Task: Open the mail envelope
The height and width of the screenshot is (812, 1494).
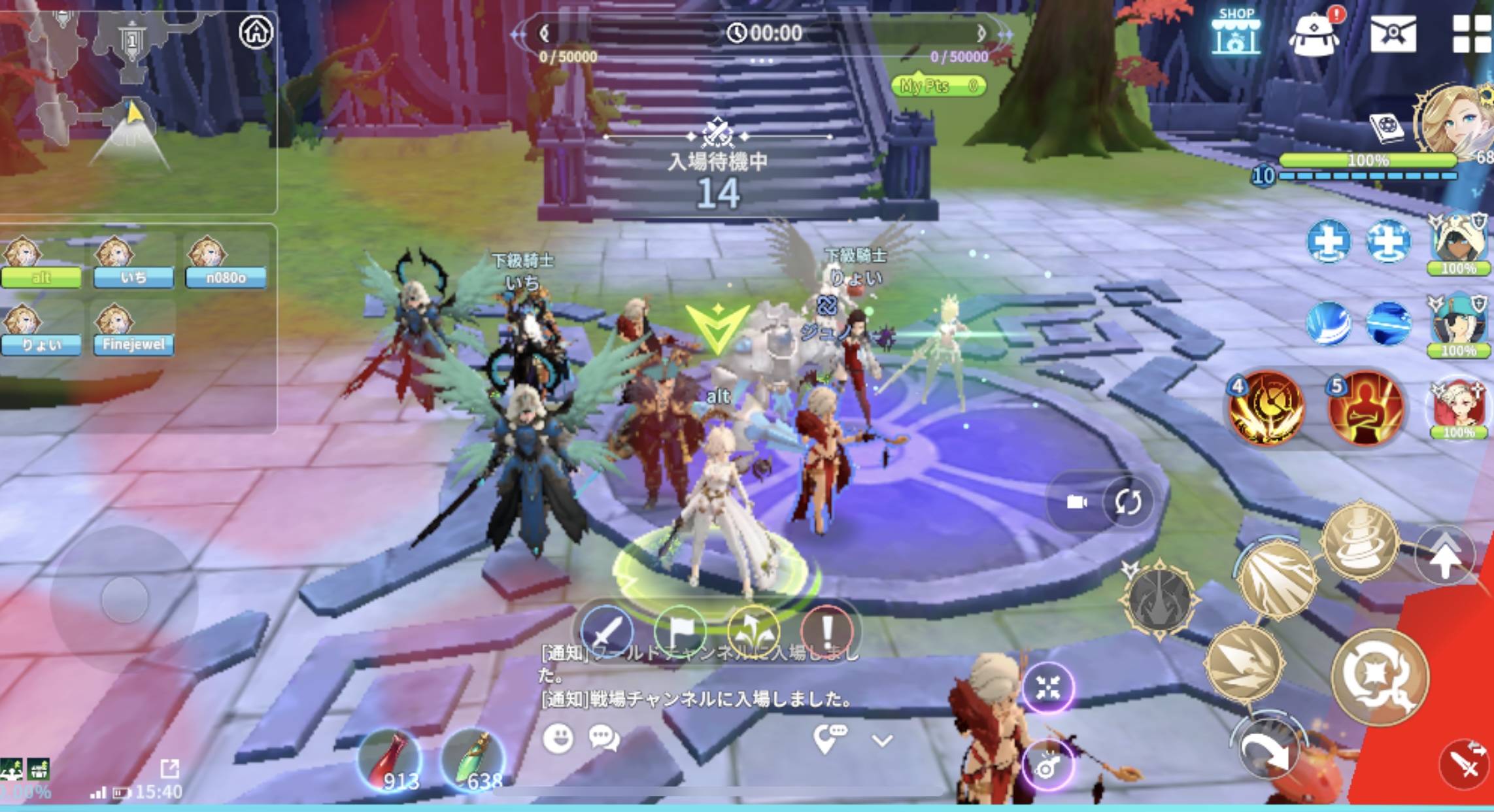Action: pyautogui.click(x=1393, y=33)
